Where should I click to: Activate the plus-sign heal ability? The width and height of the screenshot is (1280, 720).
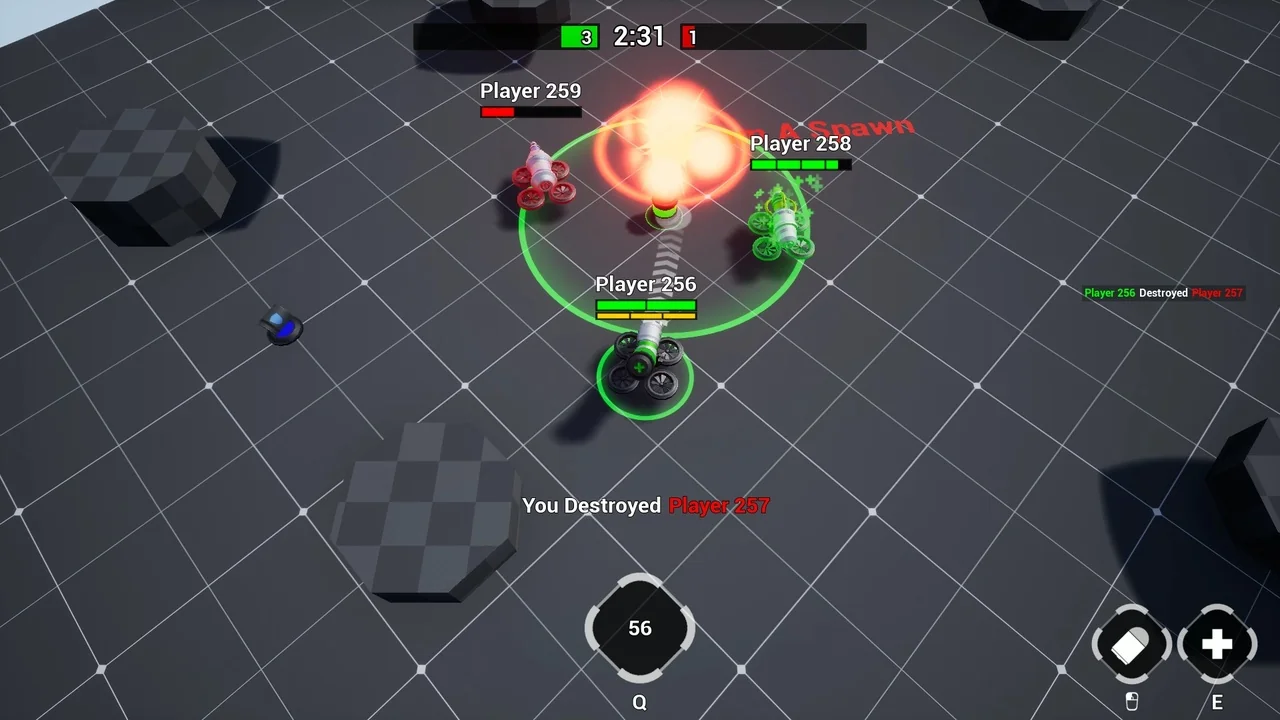pyautogui.click(x=1216, y=645)
